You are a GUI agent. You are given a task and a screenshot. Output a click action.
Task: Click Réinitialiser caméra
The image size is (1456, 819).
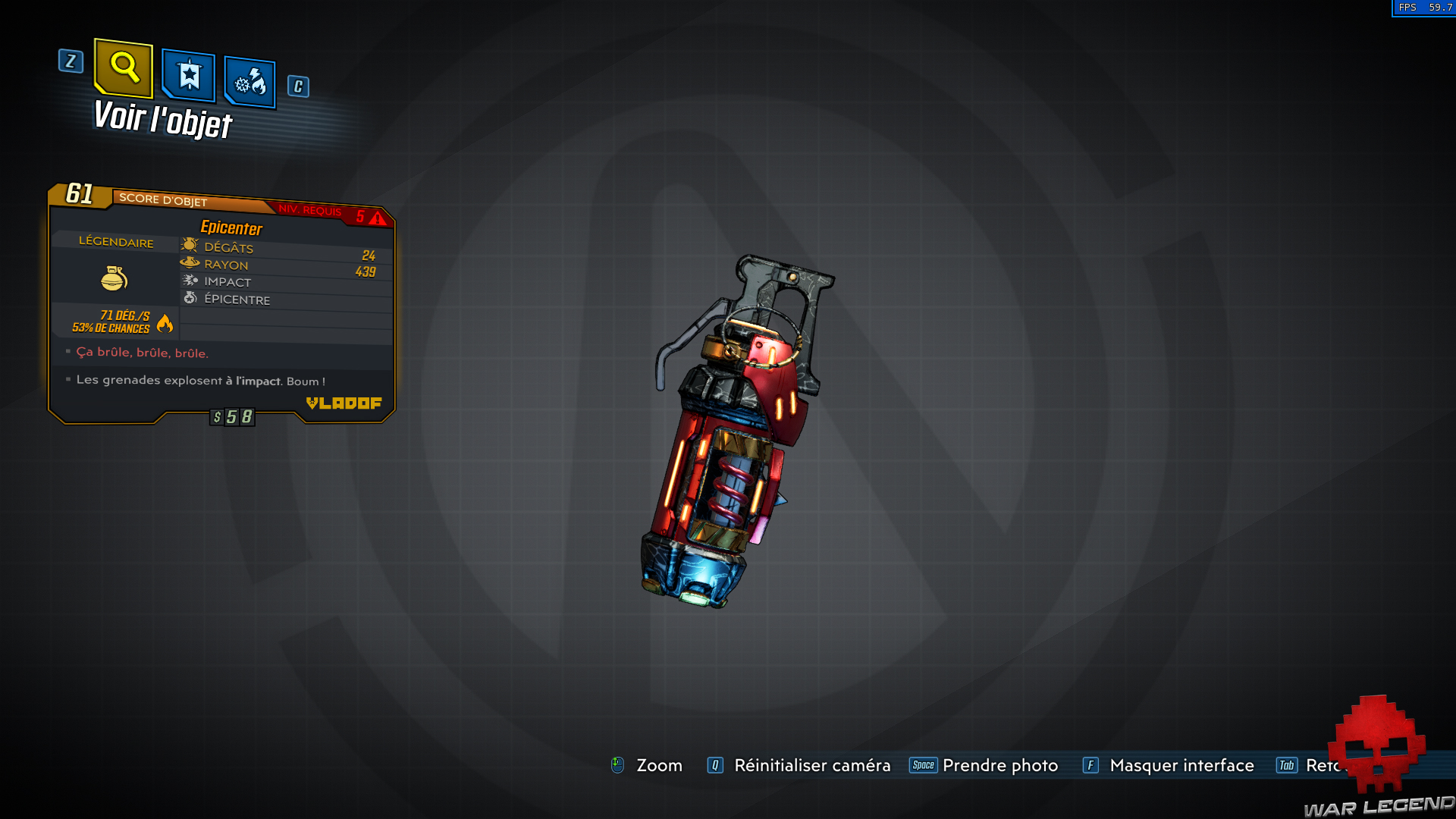(811, 765)
